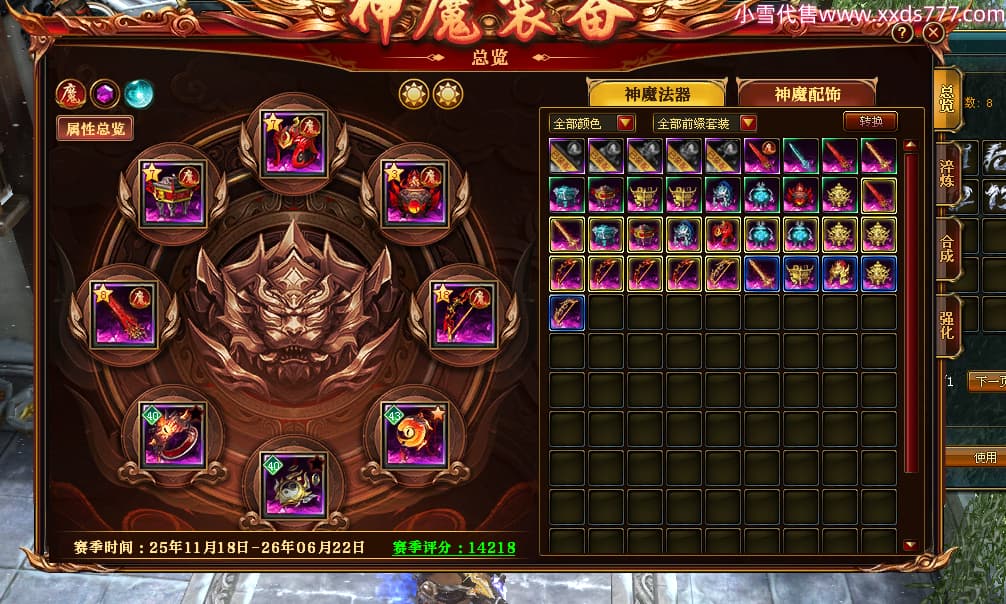Click the purple gem icon at top-left
Viewport: 1006px width, 604px height.
(x=105, y=94)
